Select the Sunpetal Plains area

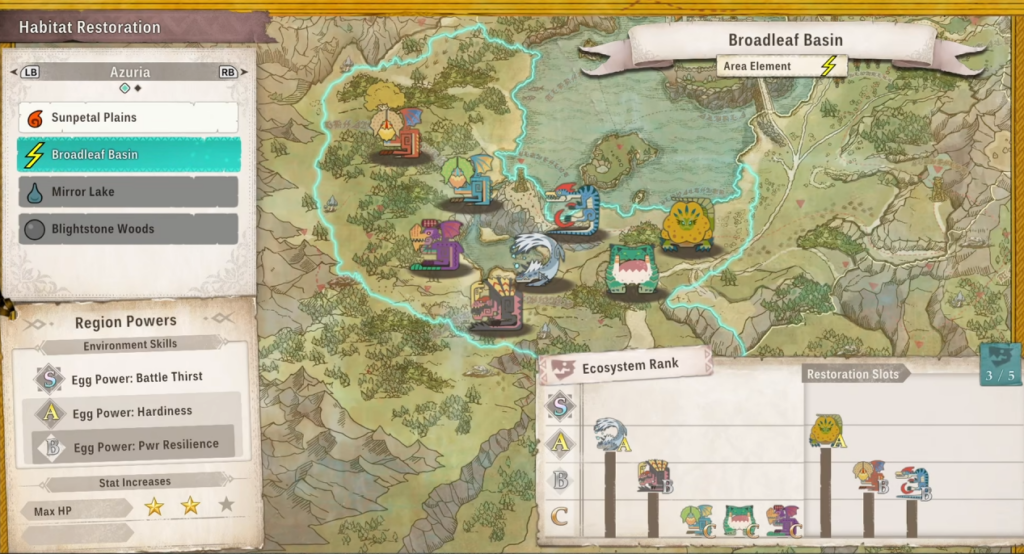click(128, 118)
